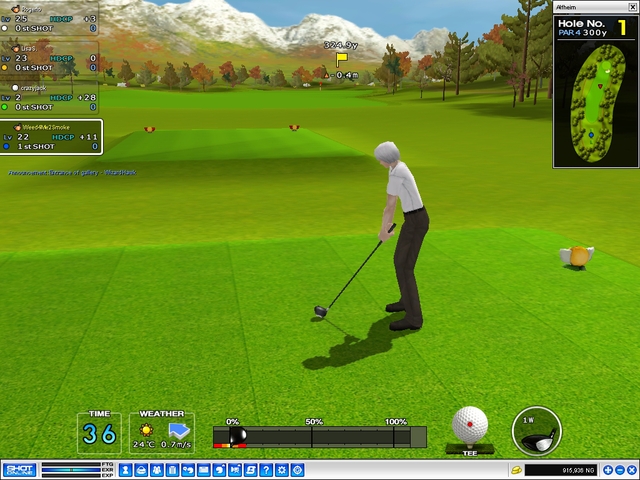Click the shot power gauge bar
This screenshot has width=640, height=480.
click(319, 437)
